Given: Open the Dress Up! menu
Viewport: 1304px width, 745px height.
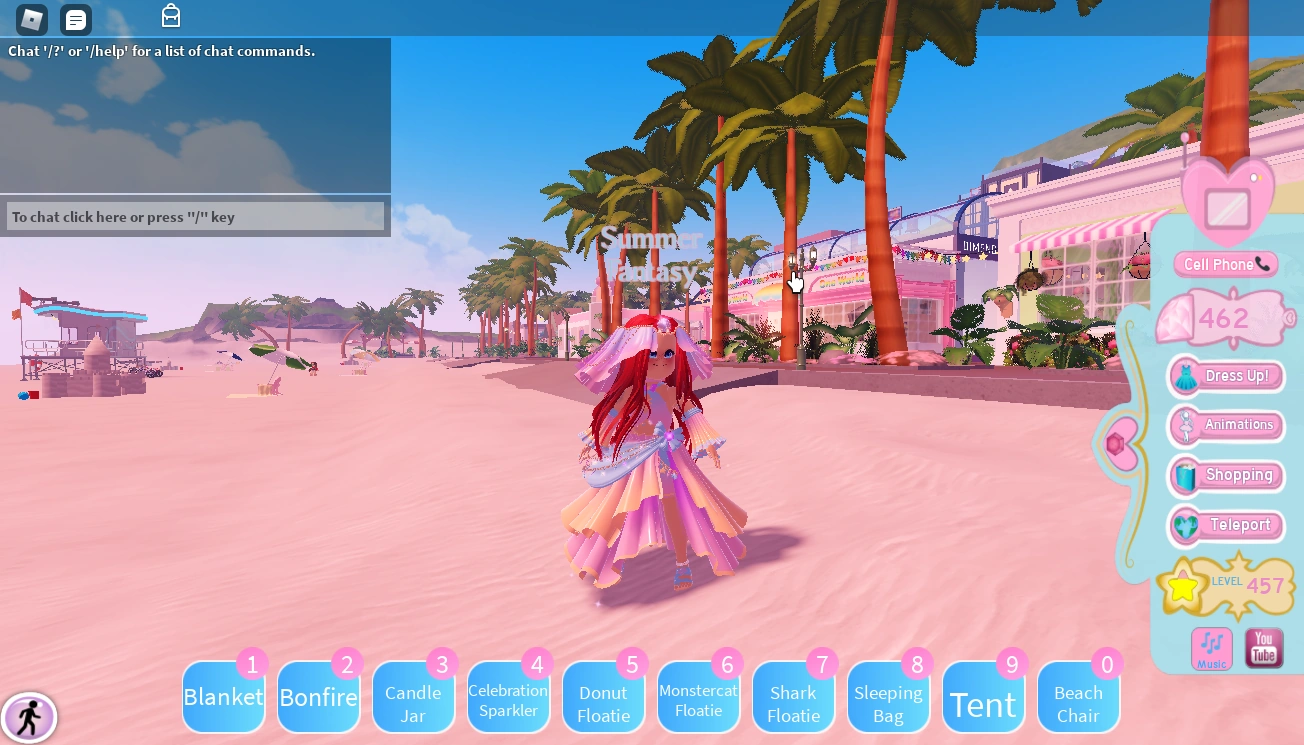Looking at the screenshot, I should (x=1226, y=376).
